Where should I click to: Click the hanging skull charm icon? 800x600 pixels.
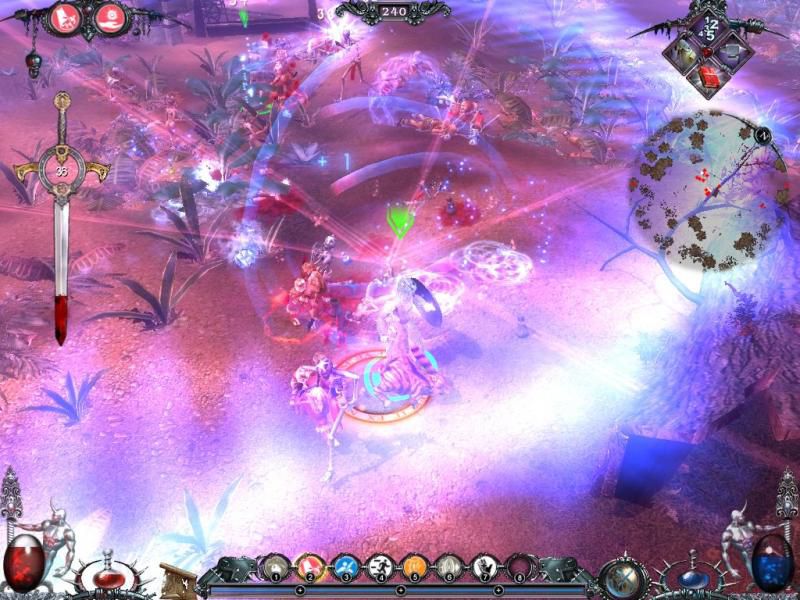click(x=32, y=66)
